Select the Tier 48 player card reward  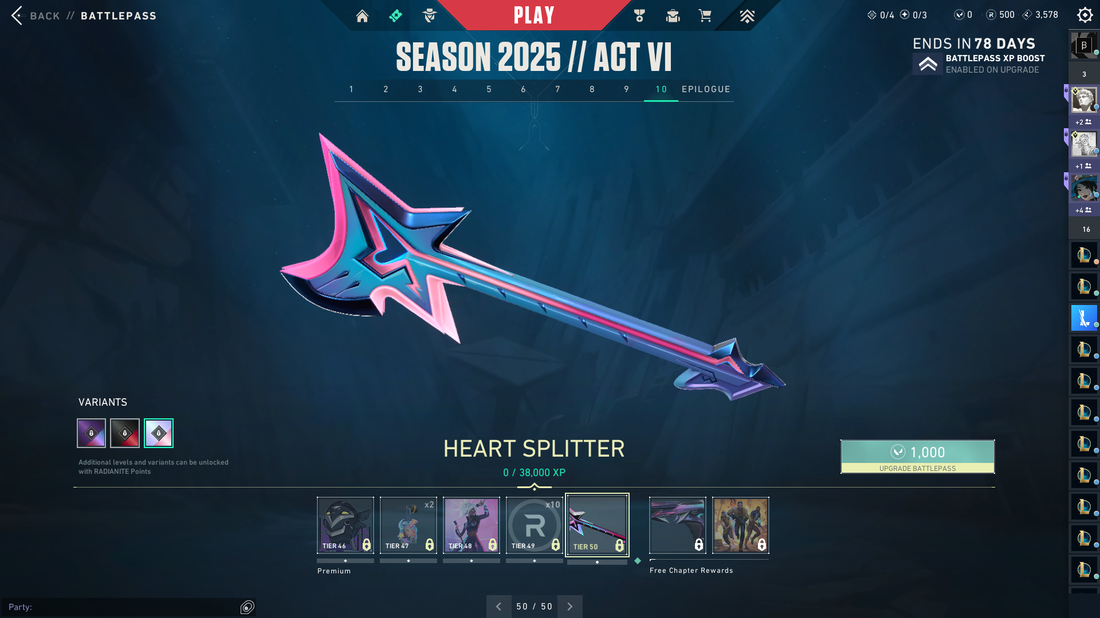[x=471, y=525]
